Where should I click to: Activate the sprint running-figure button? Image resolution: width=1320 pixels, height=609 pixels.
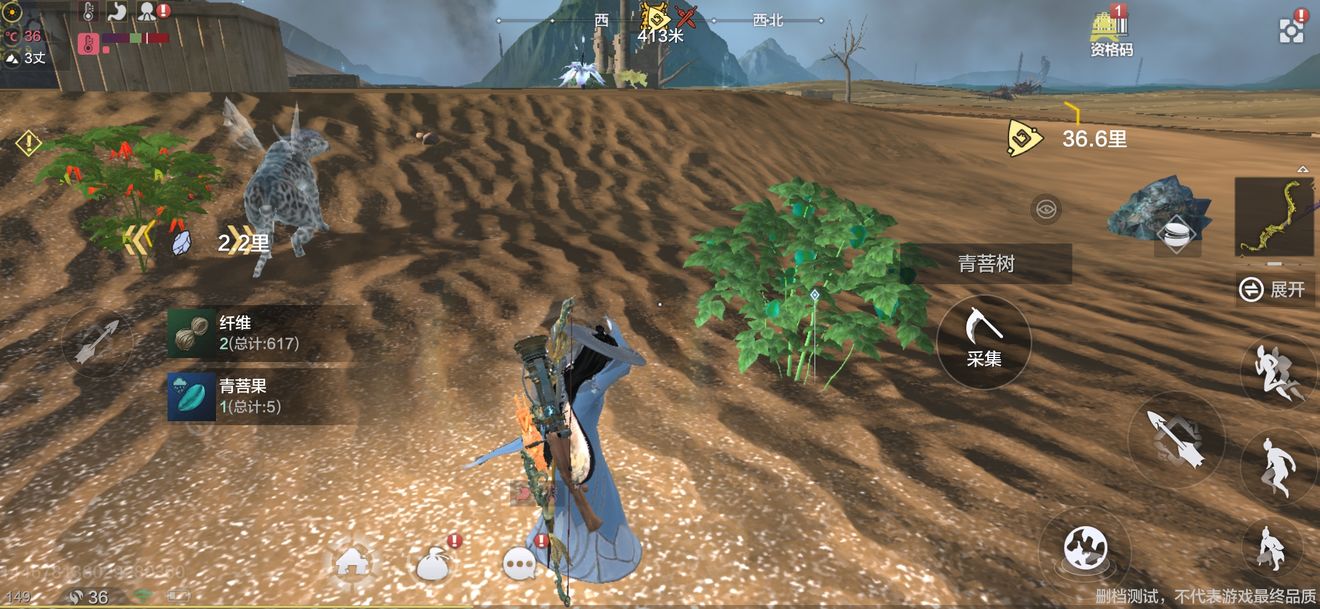pos(1278,370)
